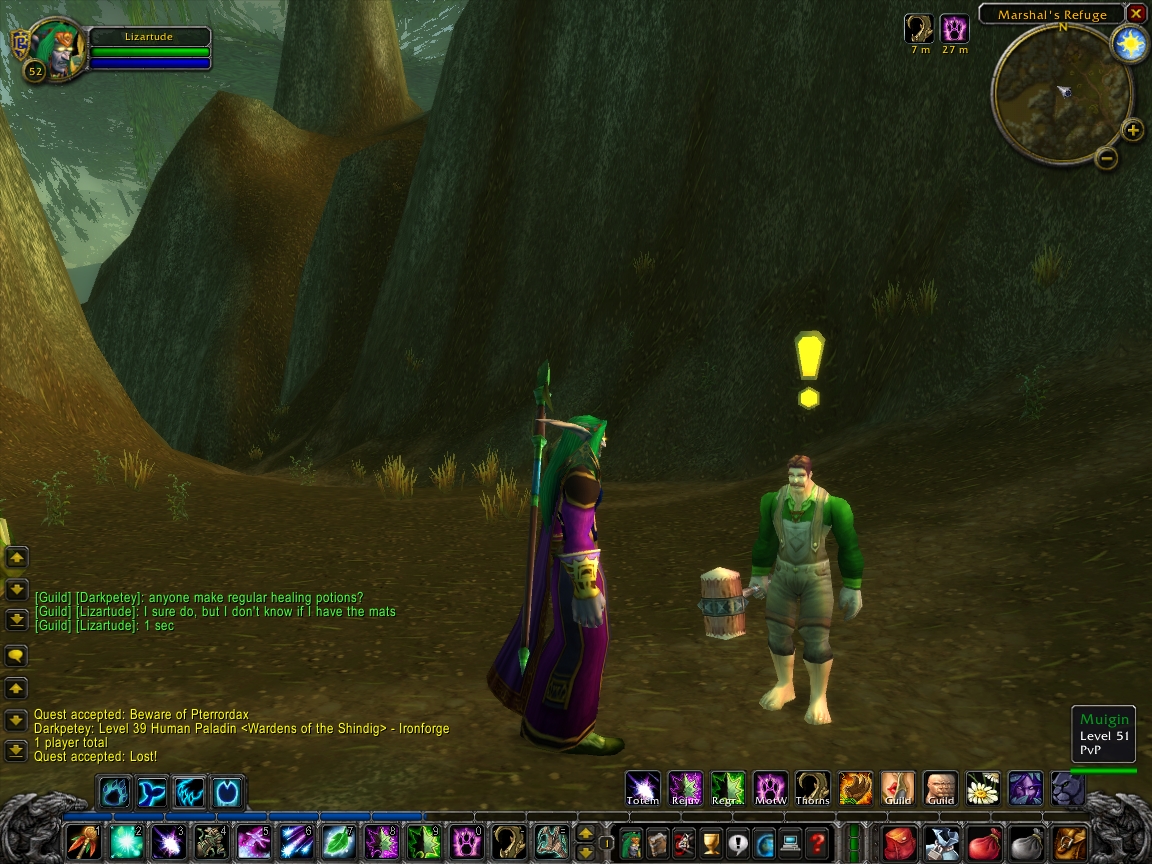1152x864 pixels.
Task: Open the chat speech bubble menu button
Action: coord(16,656)
